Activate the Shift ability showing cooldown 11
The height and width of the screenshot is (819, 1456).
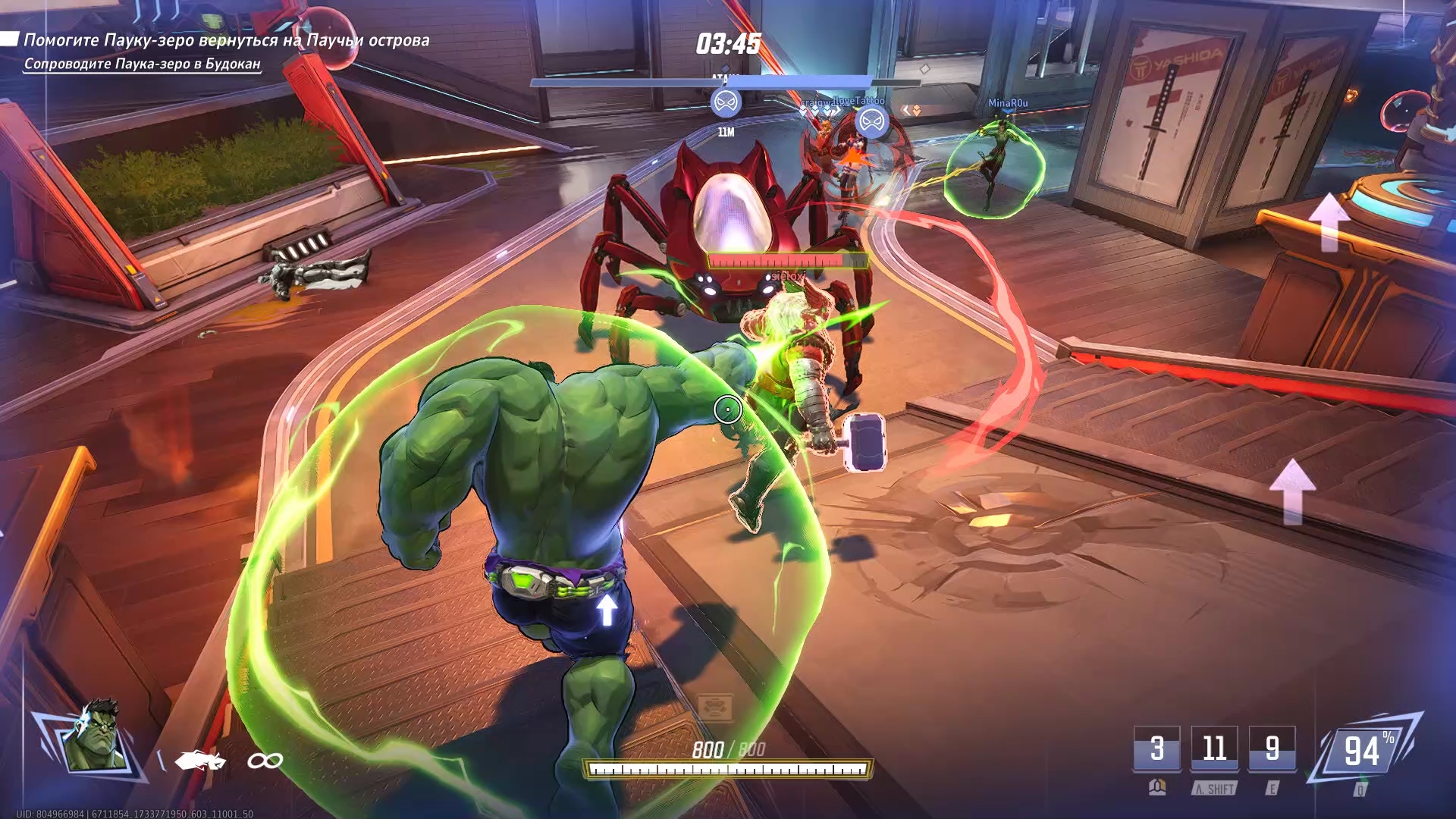coord(1214,748)
